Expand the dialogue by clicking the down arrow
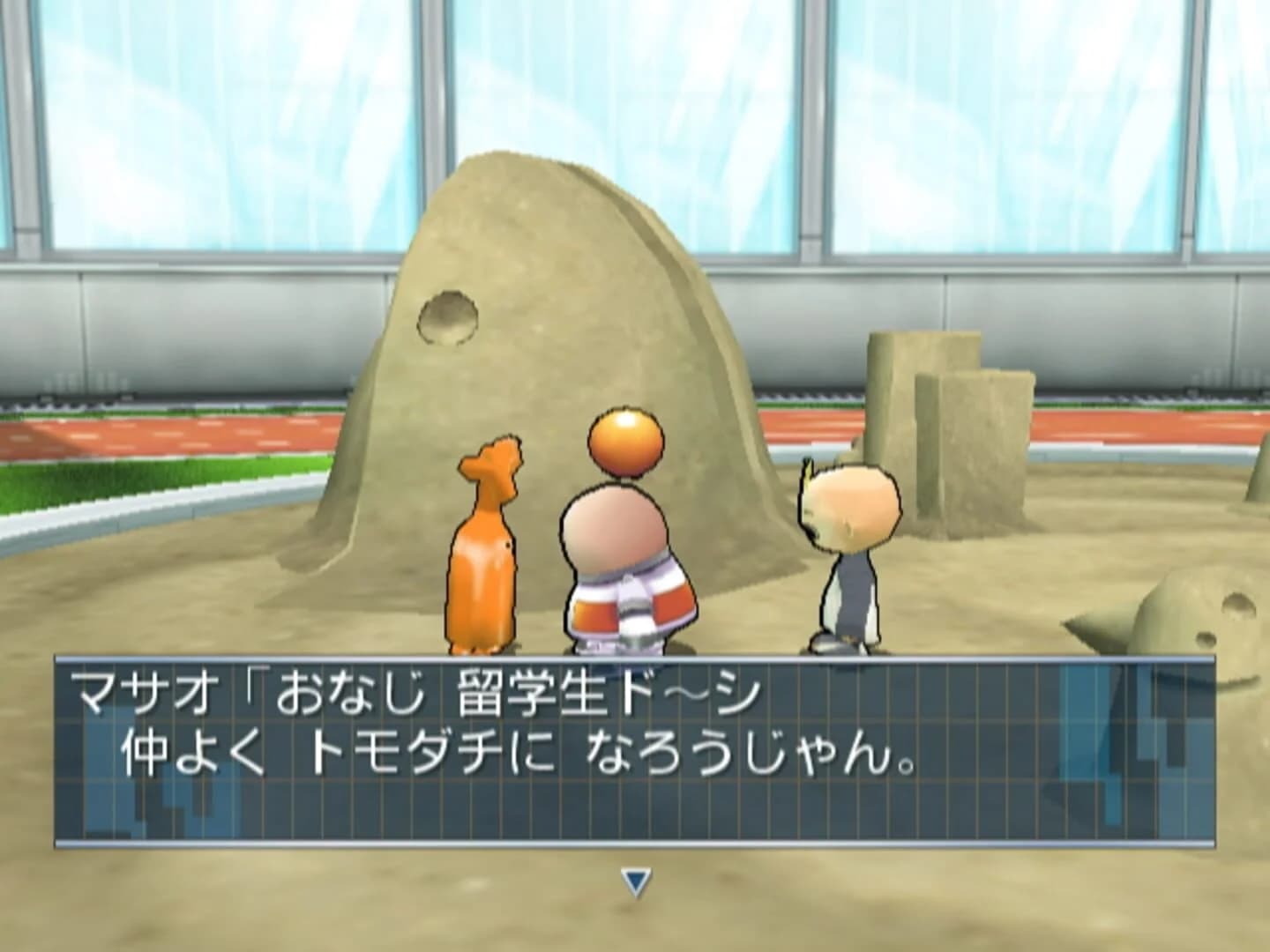The width and height of the screenshot is (1270, 952). [633, 880]
